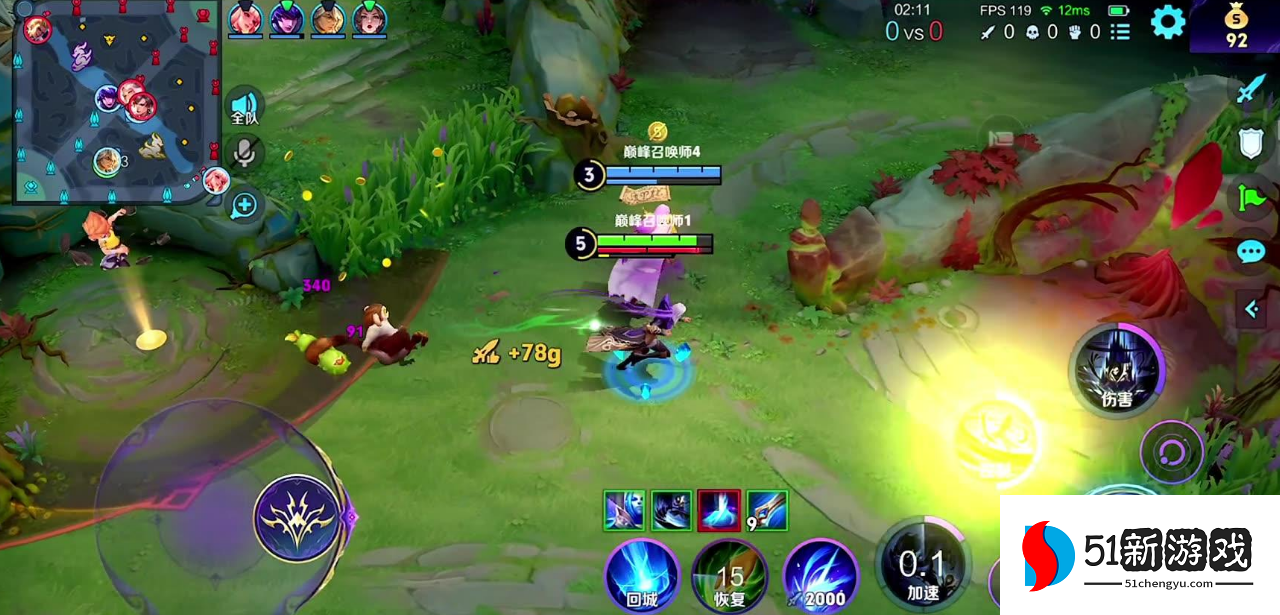Open the gold coin shop showing 92

point(1237,27)
